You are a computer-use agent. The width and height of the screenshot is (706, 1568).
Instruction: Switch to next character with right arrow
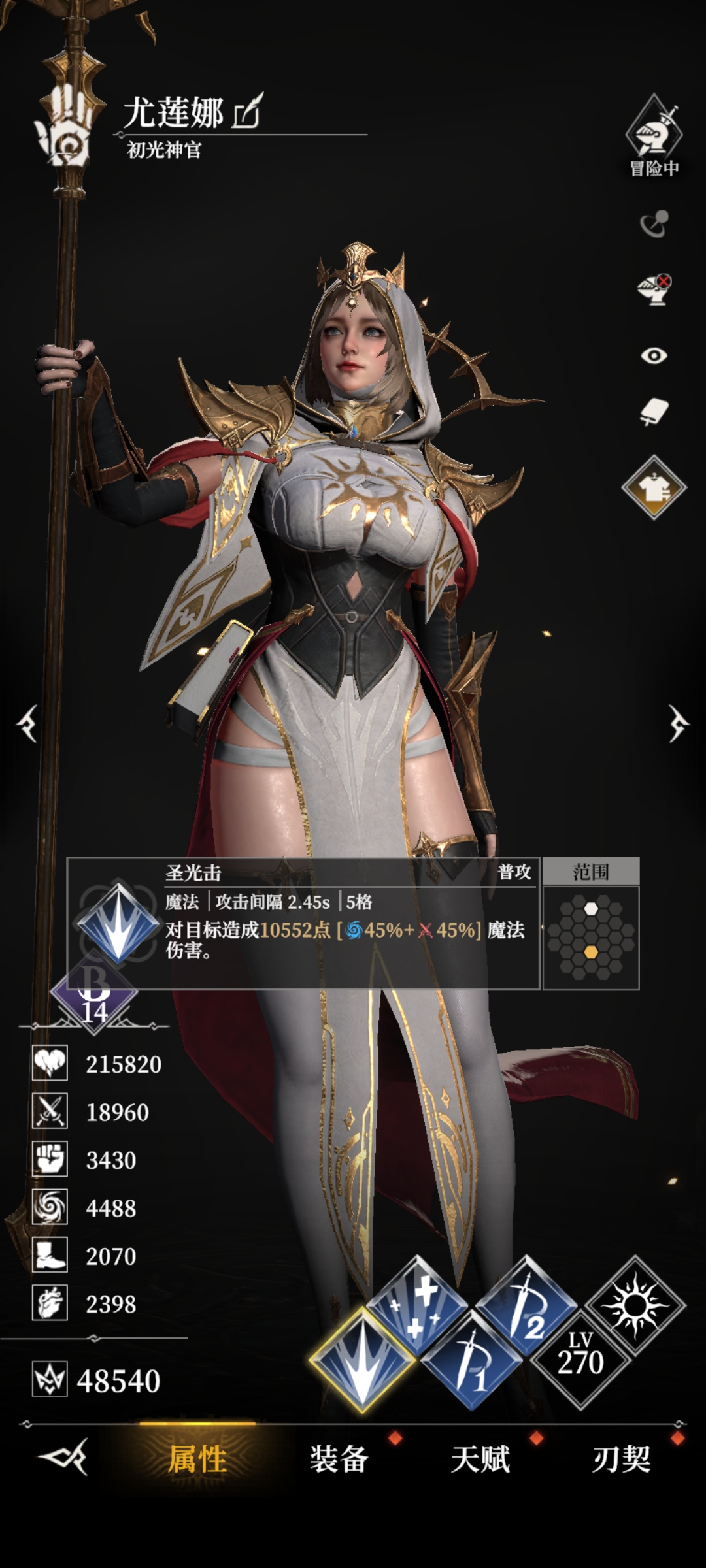click(678, 723)
